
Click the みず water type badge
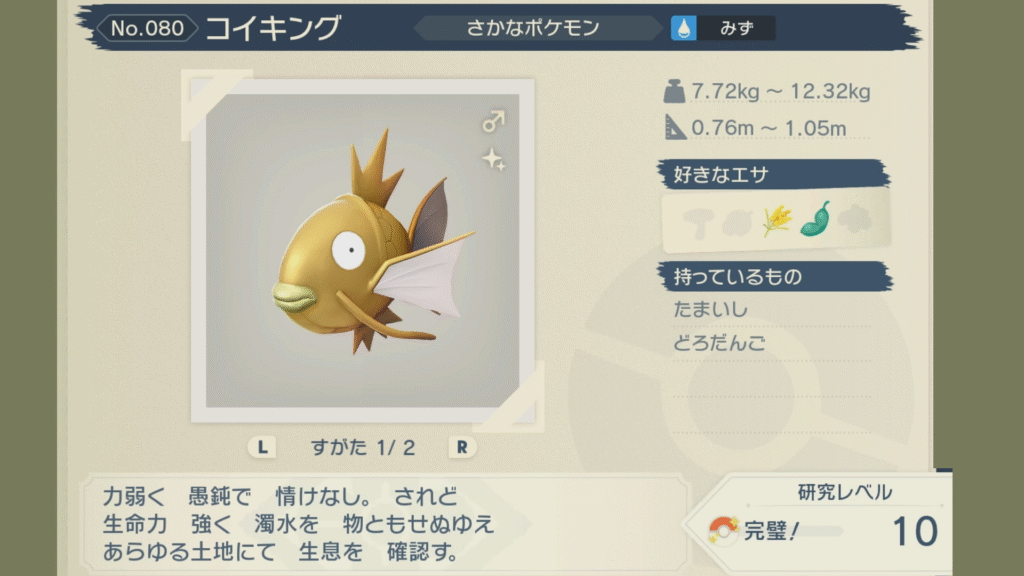pyautogui.click(x=724, y=28)
